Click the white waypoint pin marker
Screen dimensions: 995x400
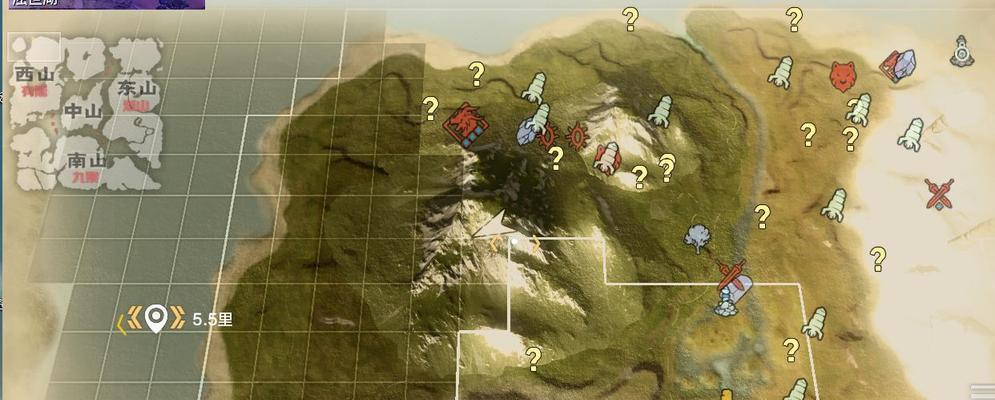point(155,319)
